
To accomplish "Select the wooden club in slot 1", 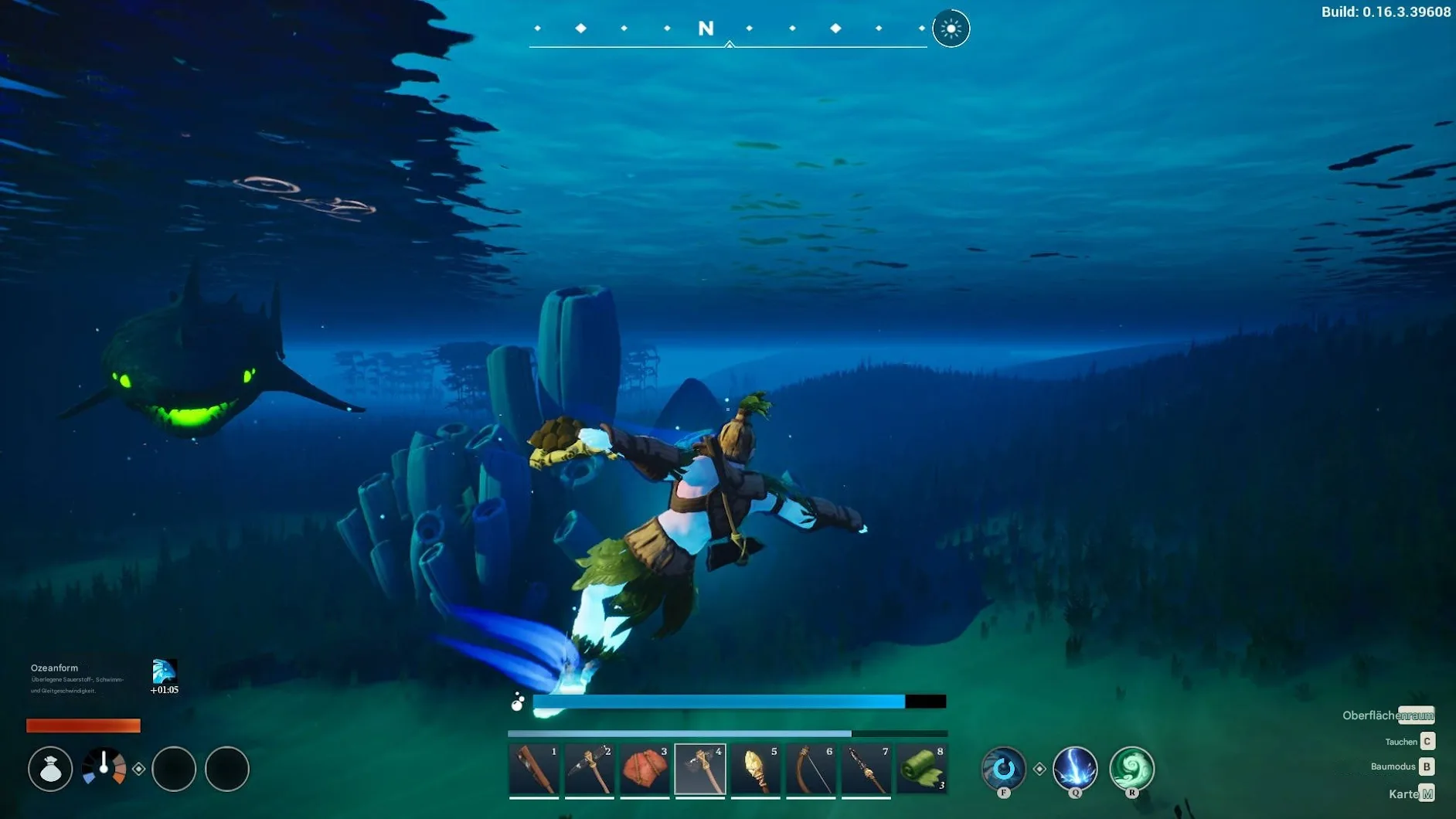I will pyautogui.click(x=534, y=770).
